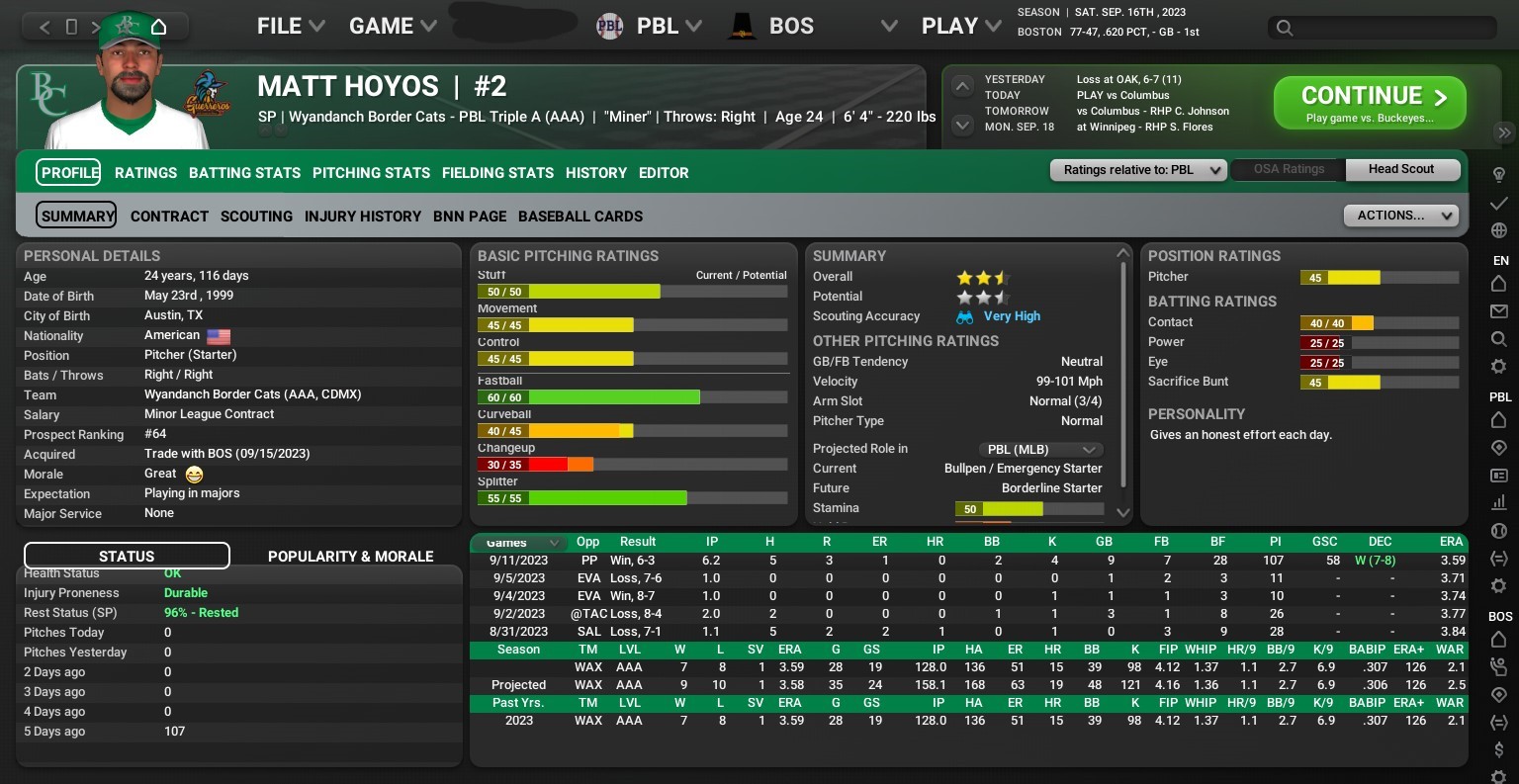Switch to the PITCHING STATS tab
1519x784 pixels.
[x=371, y=173]
